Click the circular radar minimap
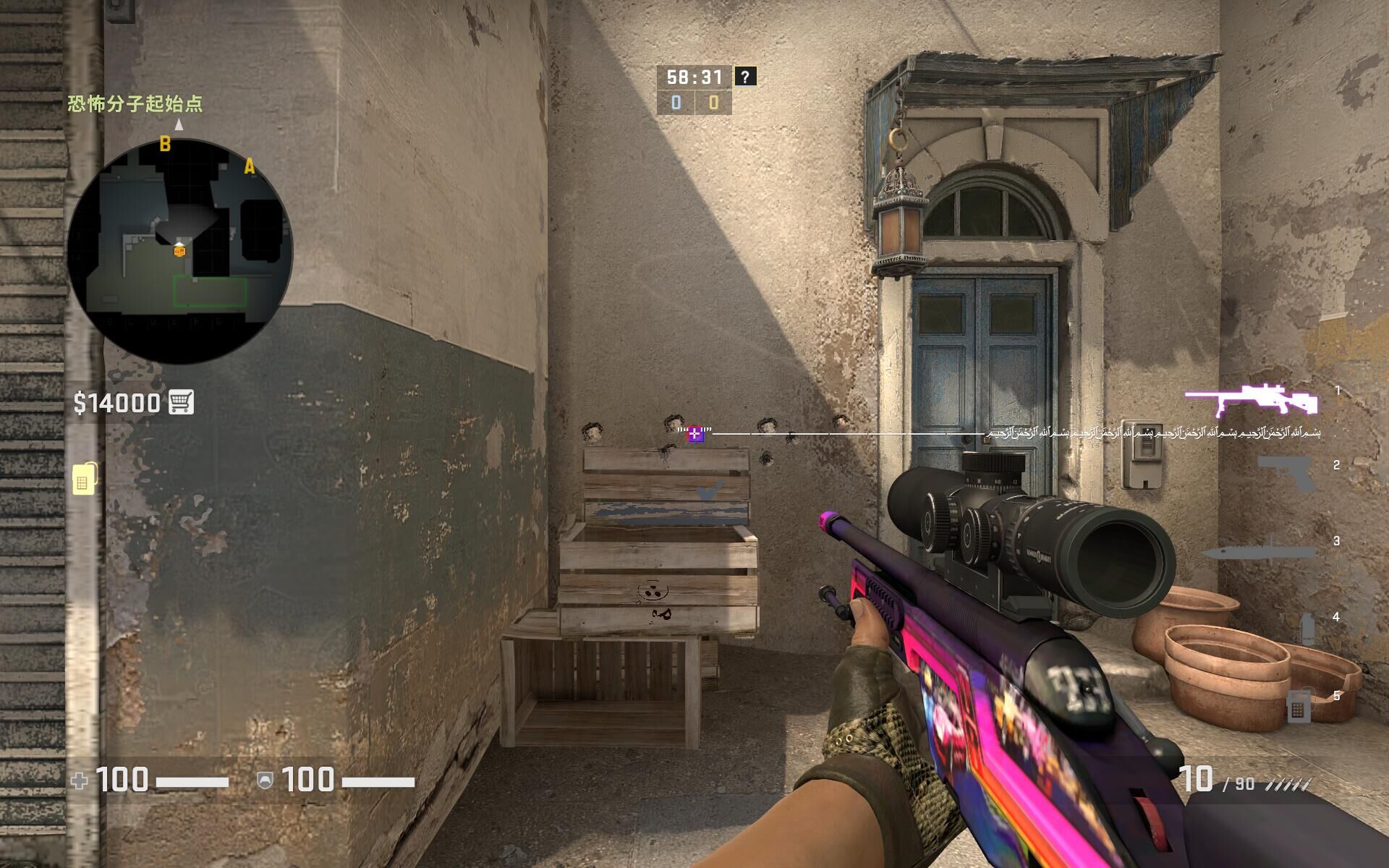This screenshot has height=868, width=1389. pyautogui.click(x=180, y=251)
